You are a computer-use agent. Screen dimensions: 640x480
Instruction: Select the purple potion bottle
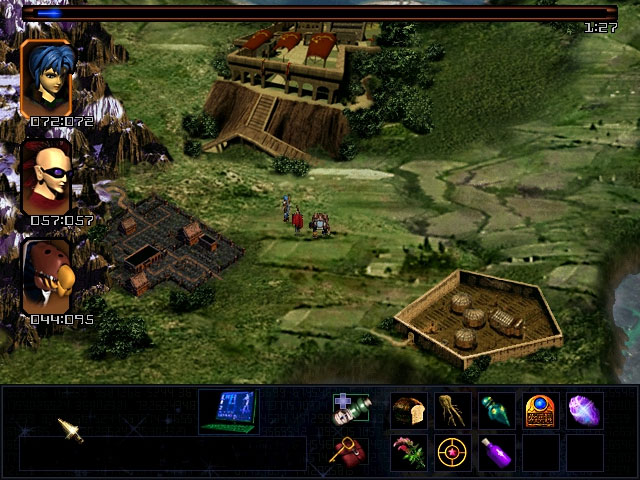pos(496,452)
